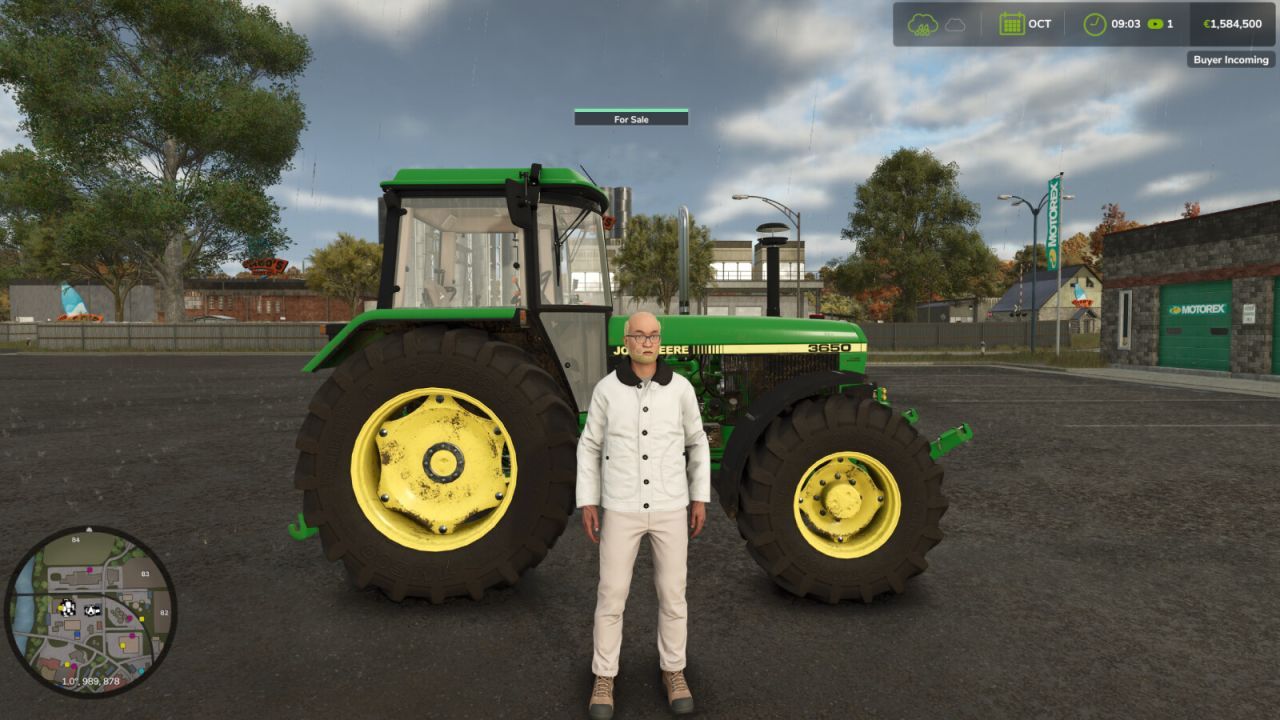Viewport: 1280px width, 720px height.
Task: Click the coordinates readout below the minimap
Action: click(90, 681)
